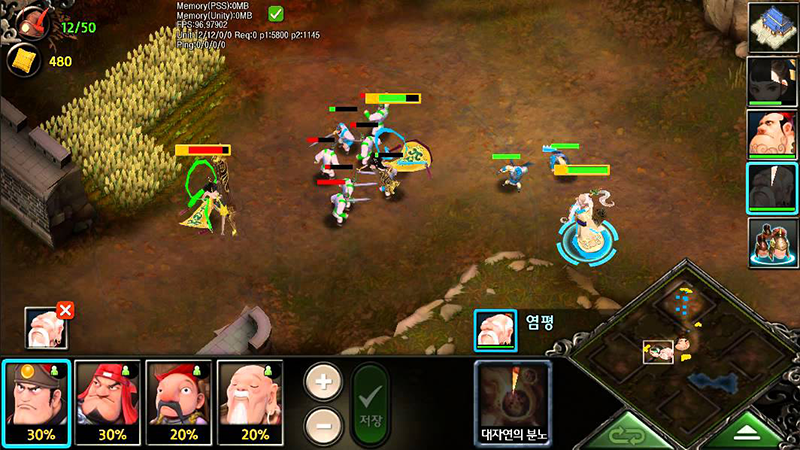Select the green-capped general portrait card
Viewport: 800px width, 450px height.
click(36, 401)
